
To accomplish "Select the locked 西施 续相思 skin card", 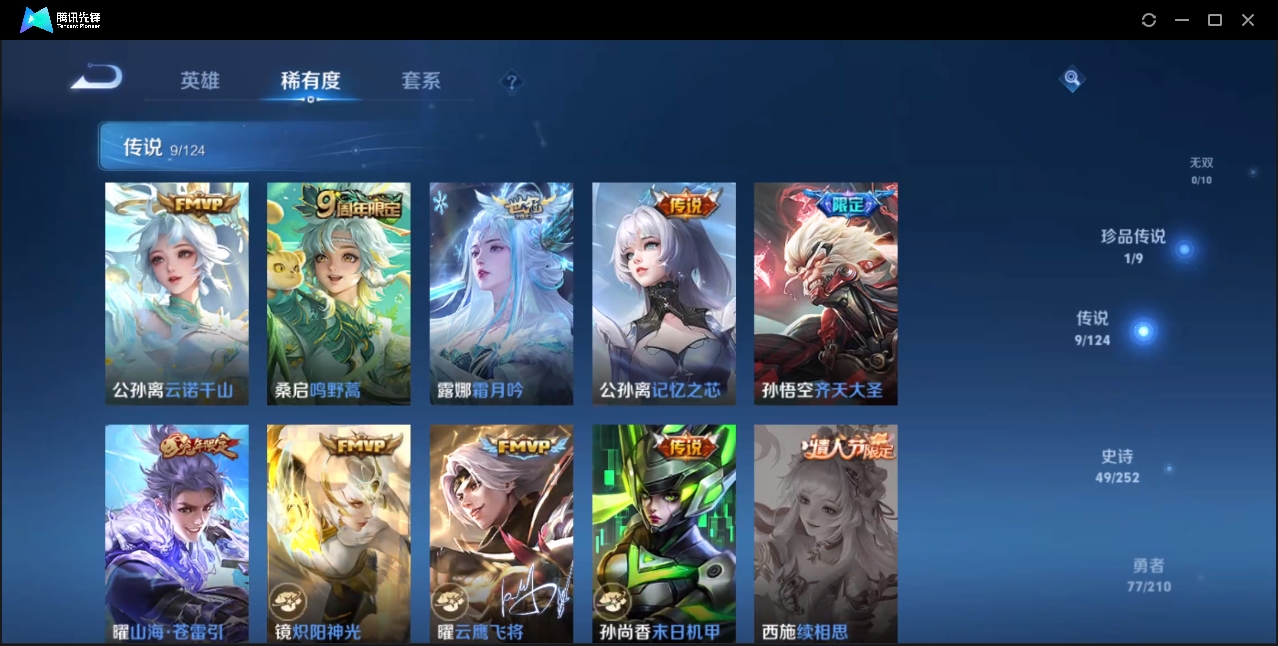I will 825,533.
